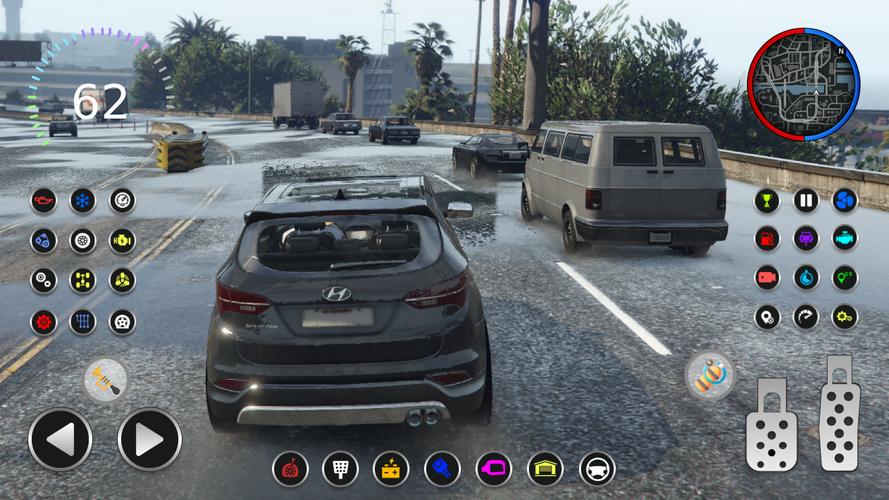Tap the steer left arrow button

[60, 439]
